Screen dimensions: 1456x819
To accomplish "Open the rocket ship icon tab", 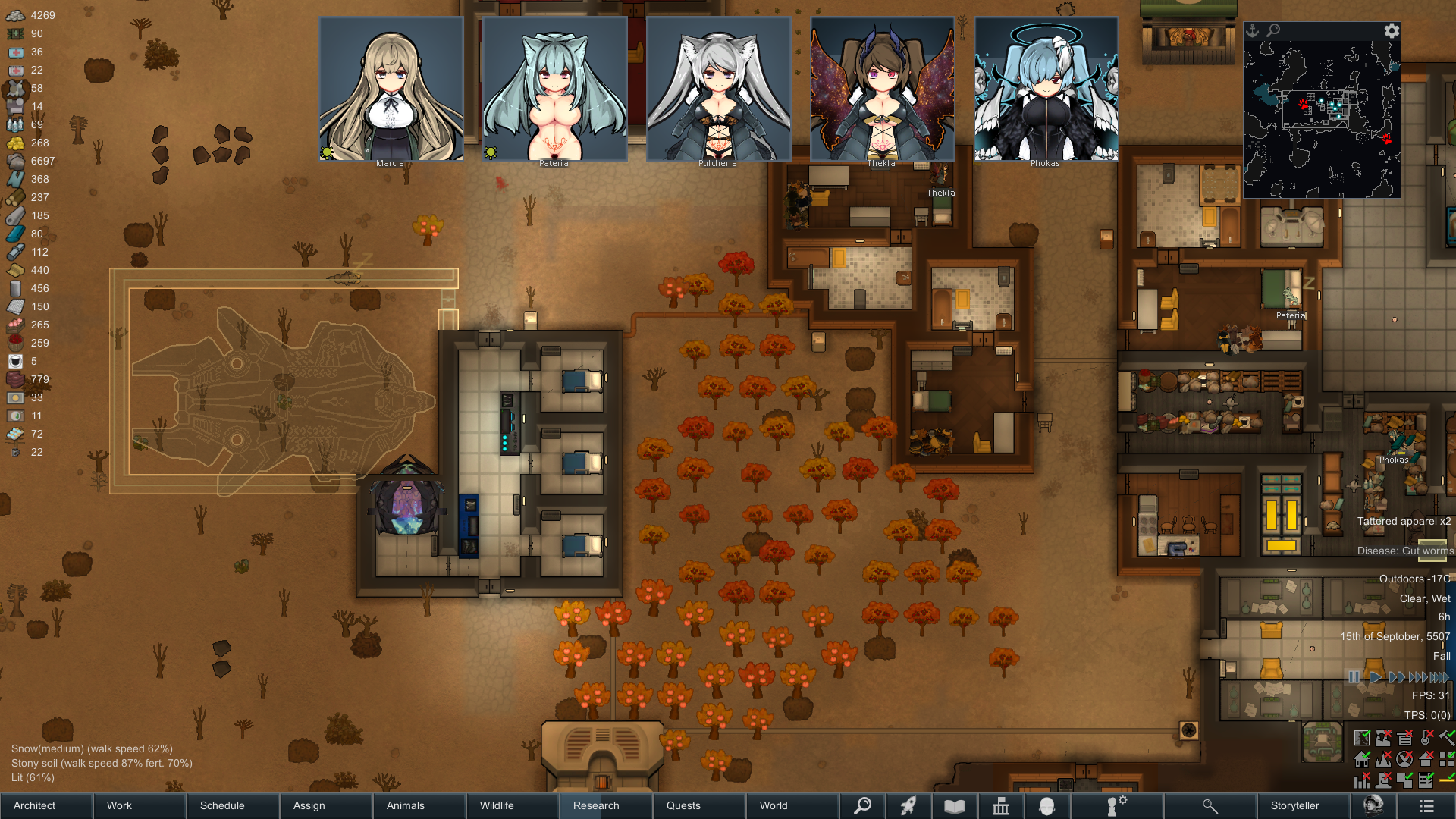I will click(908, 806).
